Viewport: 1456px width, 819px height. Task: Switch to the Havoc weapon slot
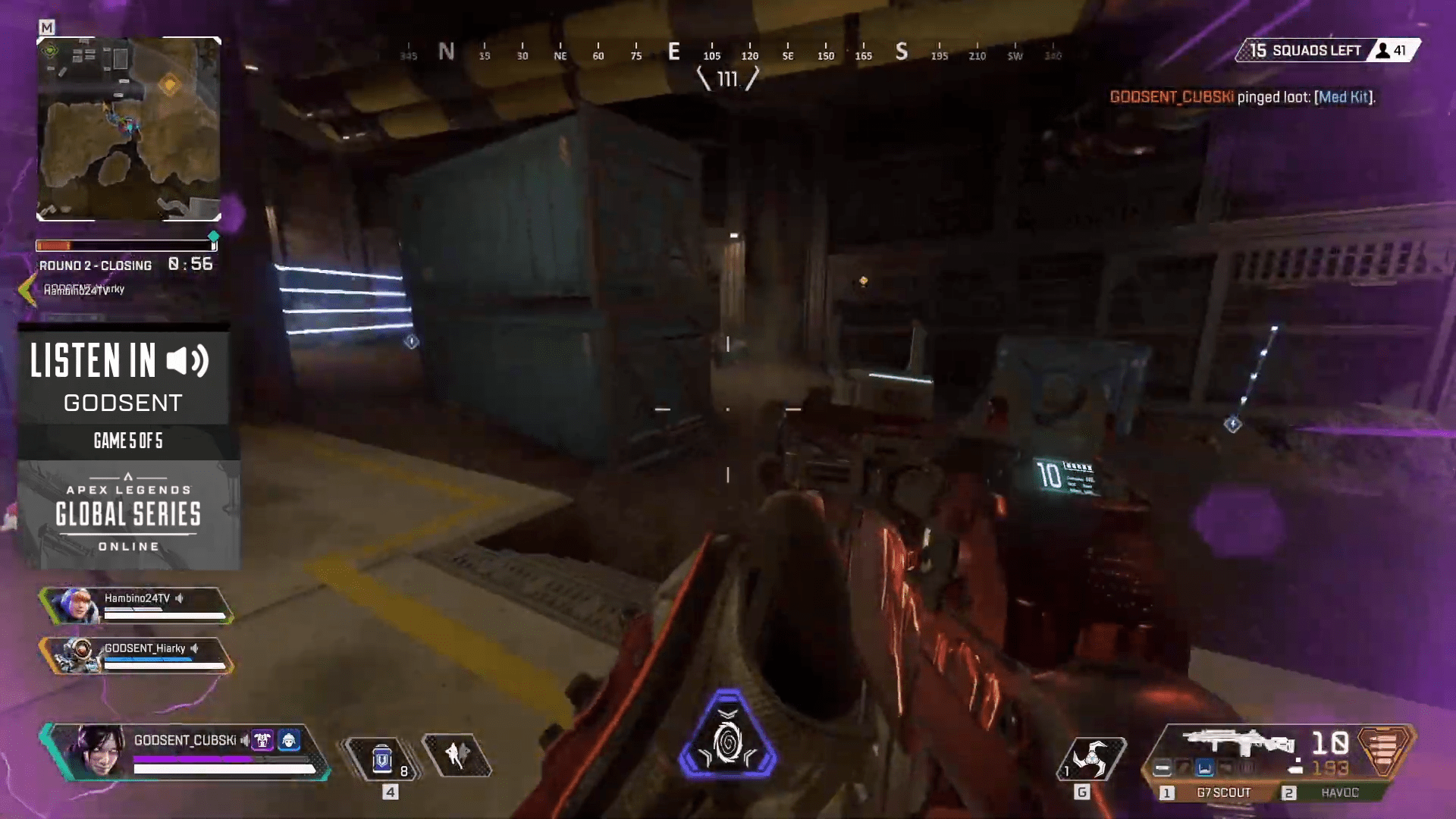point(1339,792)
